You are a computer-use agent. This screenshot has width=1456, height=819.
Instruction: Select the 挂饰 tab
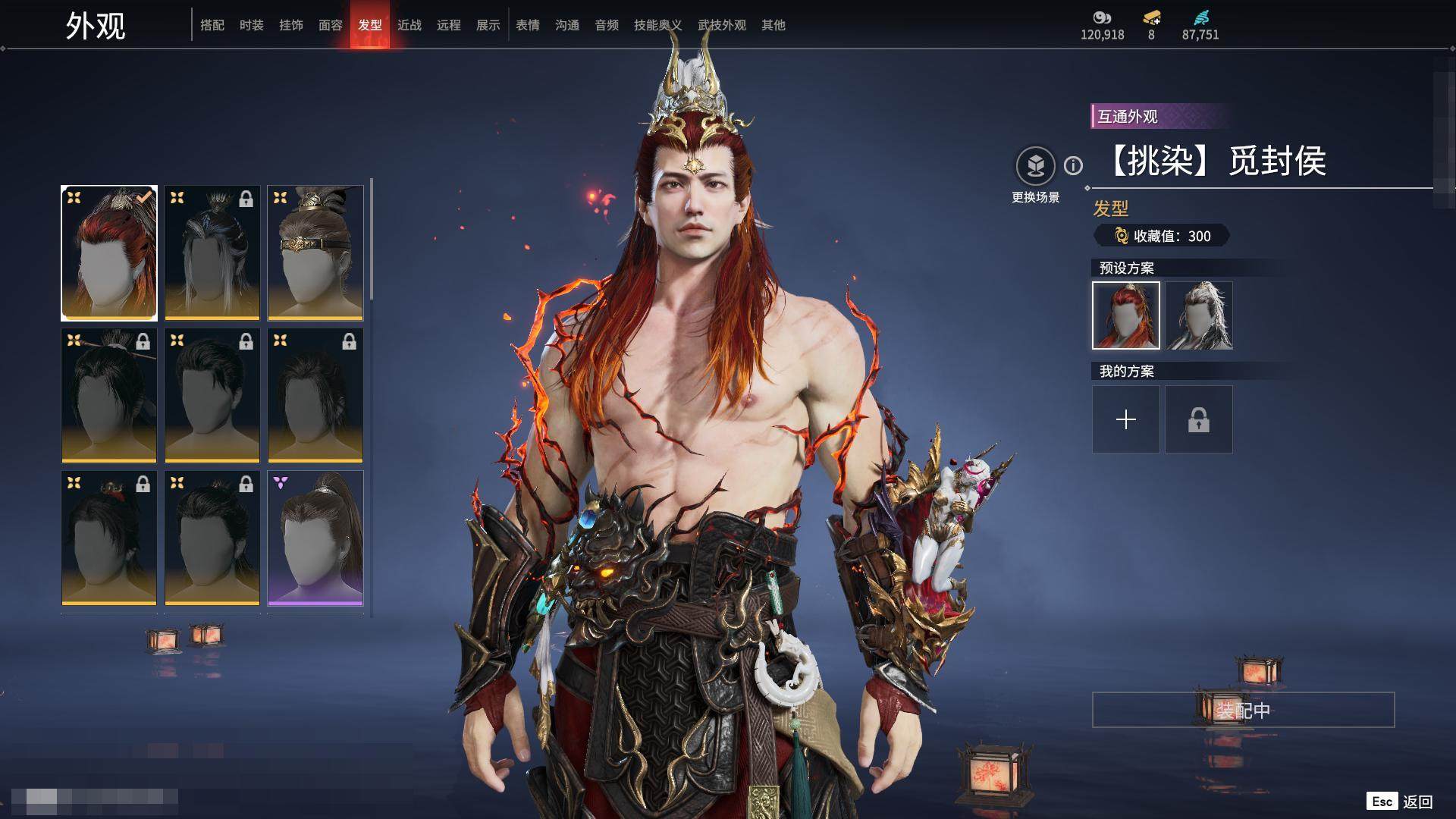(x=291, y=25)
